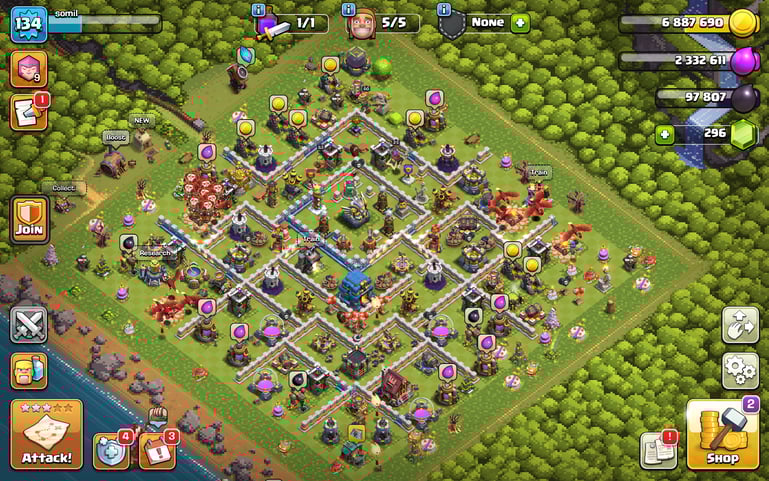Open the calendar events icon
Viewport: 769px width, 481px height.
pos(157,450)
